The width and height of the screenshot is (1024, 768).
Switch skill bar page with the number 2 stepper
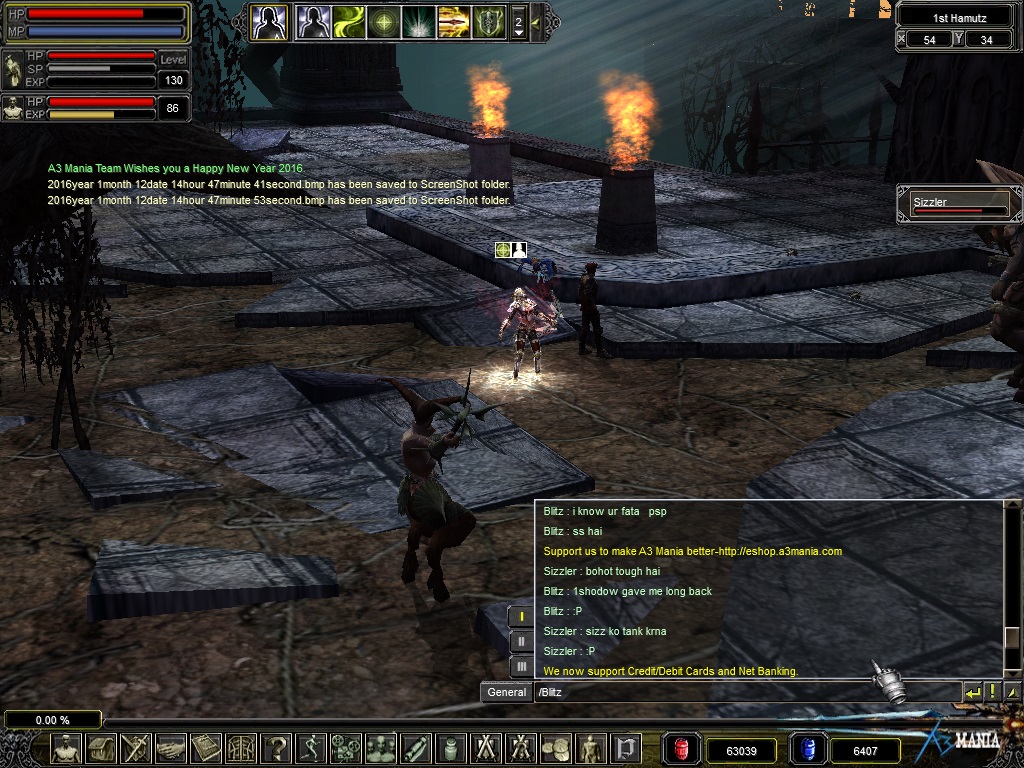[518, 21]
